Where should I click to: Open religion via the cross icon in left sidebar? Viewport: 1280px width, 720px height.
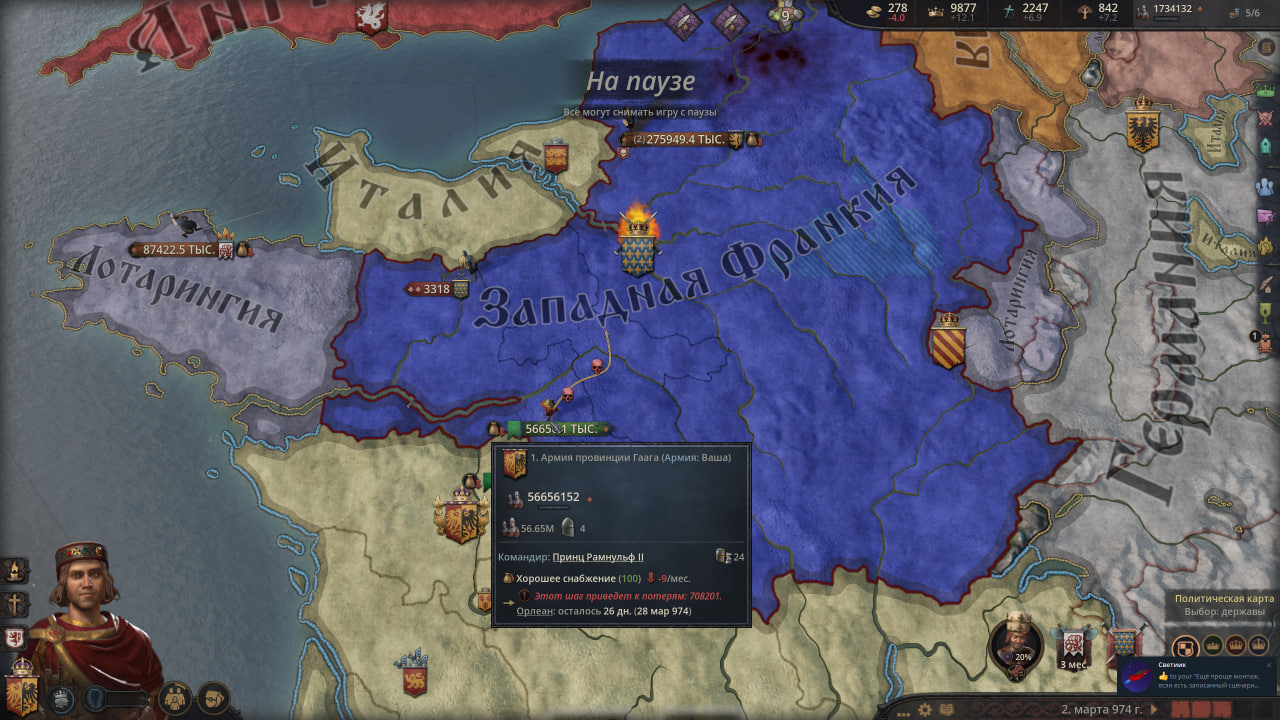click(x=13, y=604)
